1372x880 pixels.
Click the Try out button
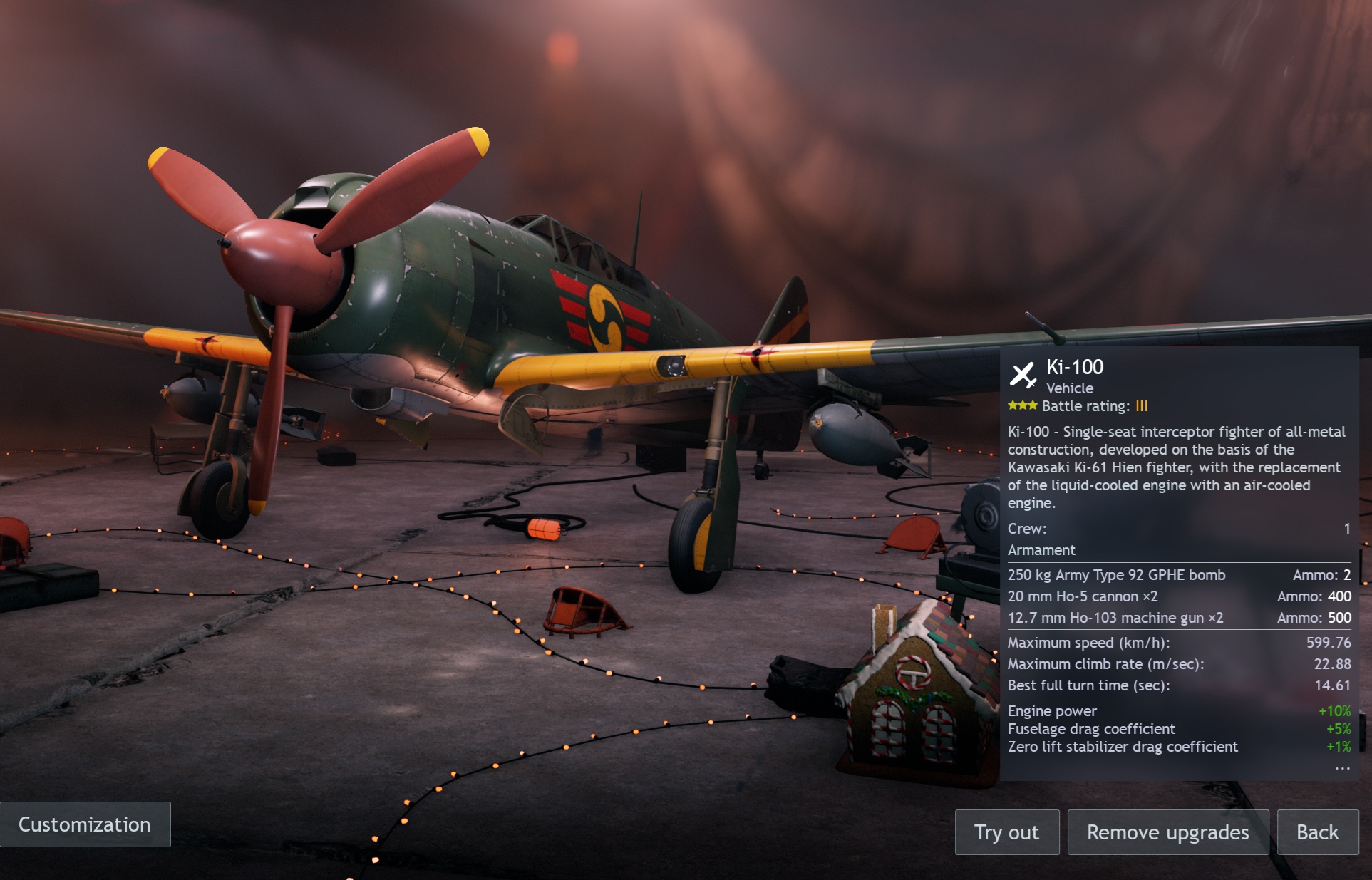pos(1006,832)
